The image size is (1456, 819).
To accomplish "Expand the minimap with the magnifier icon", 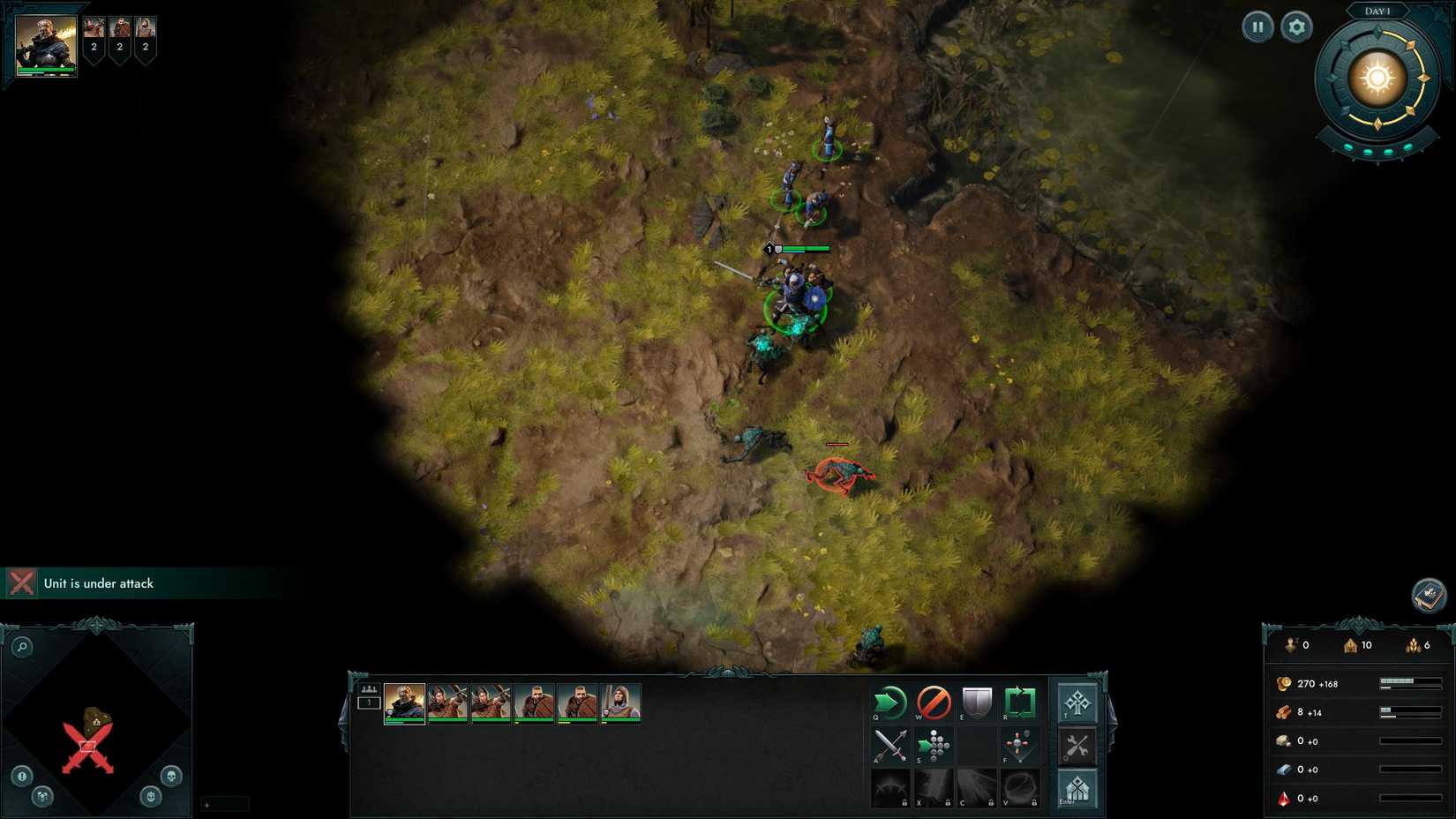I will pos(23,646).
